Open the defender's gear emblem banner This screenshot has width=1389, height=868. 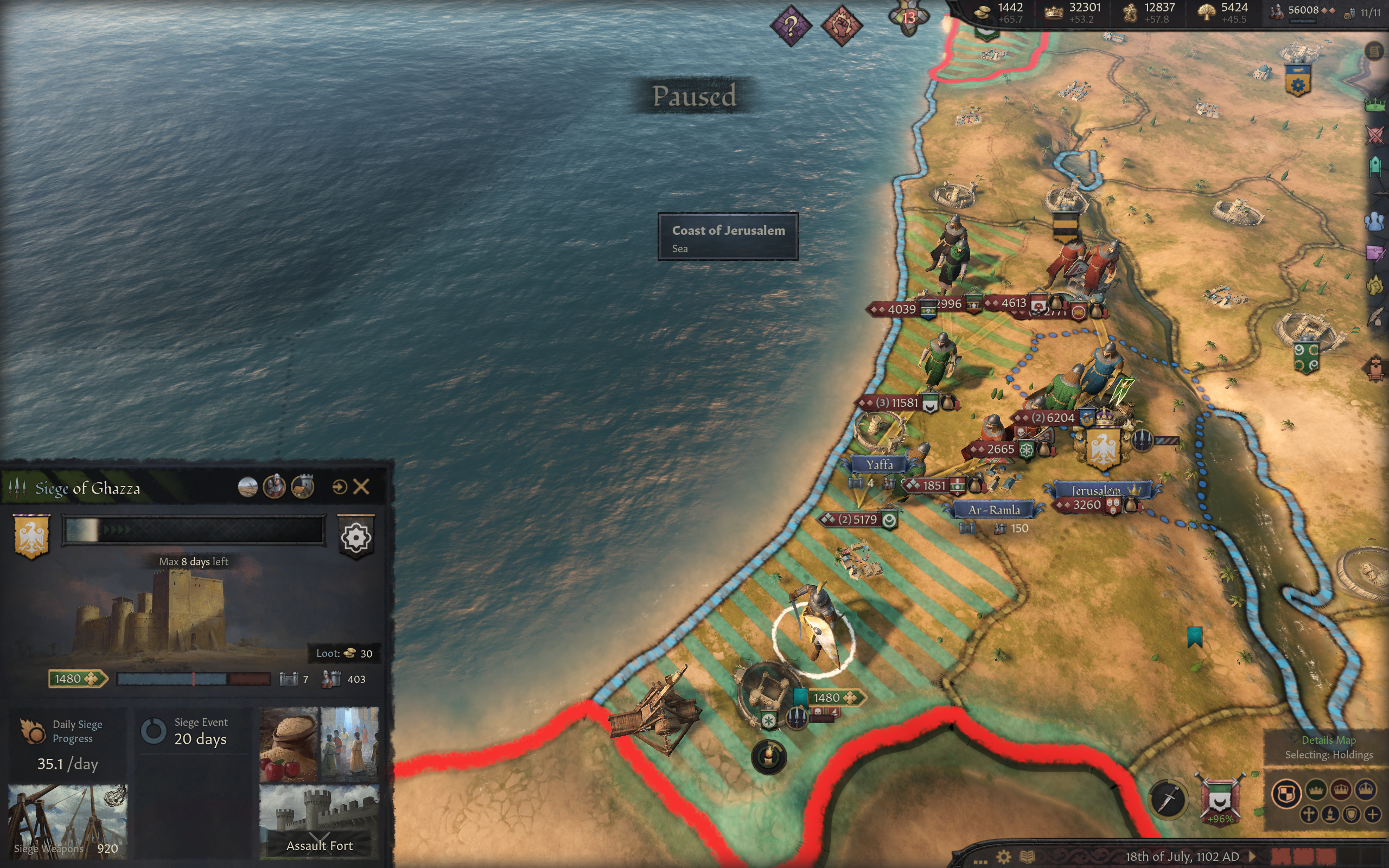point(356,537)
